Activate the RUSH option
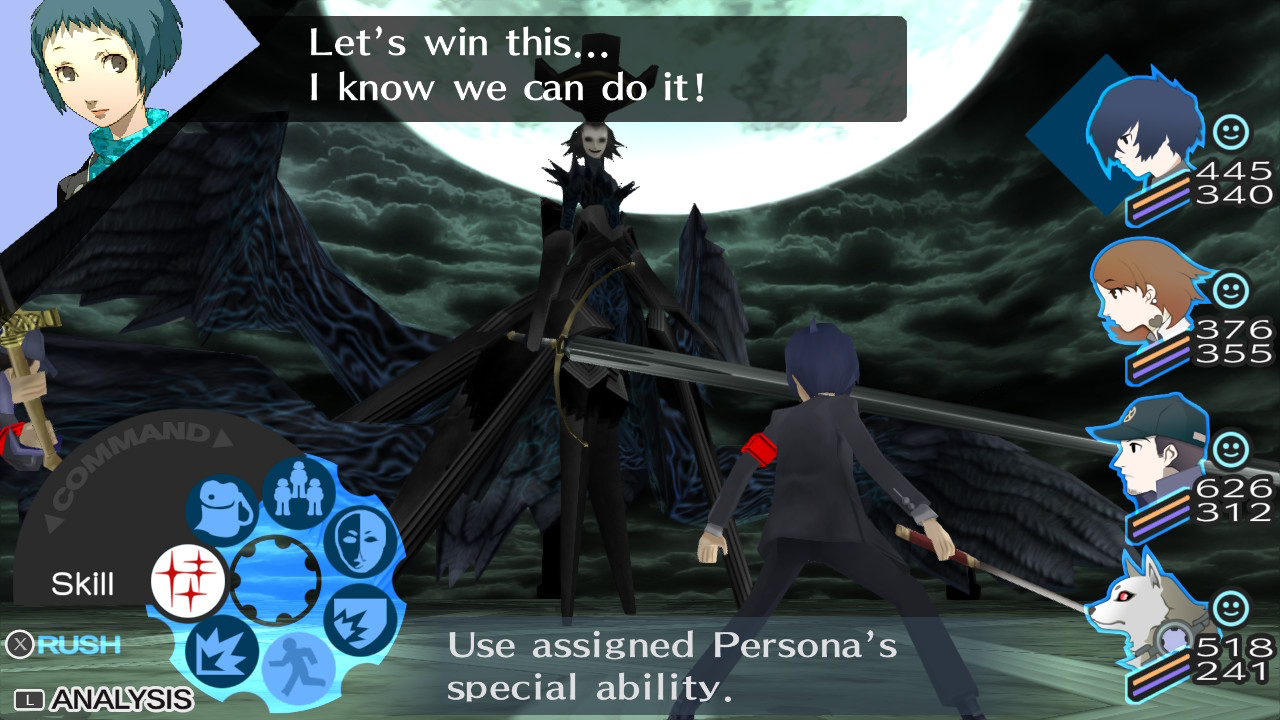The width and height of the screenshot is (1280, 720). coord(64,645)
